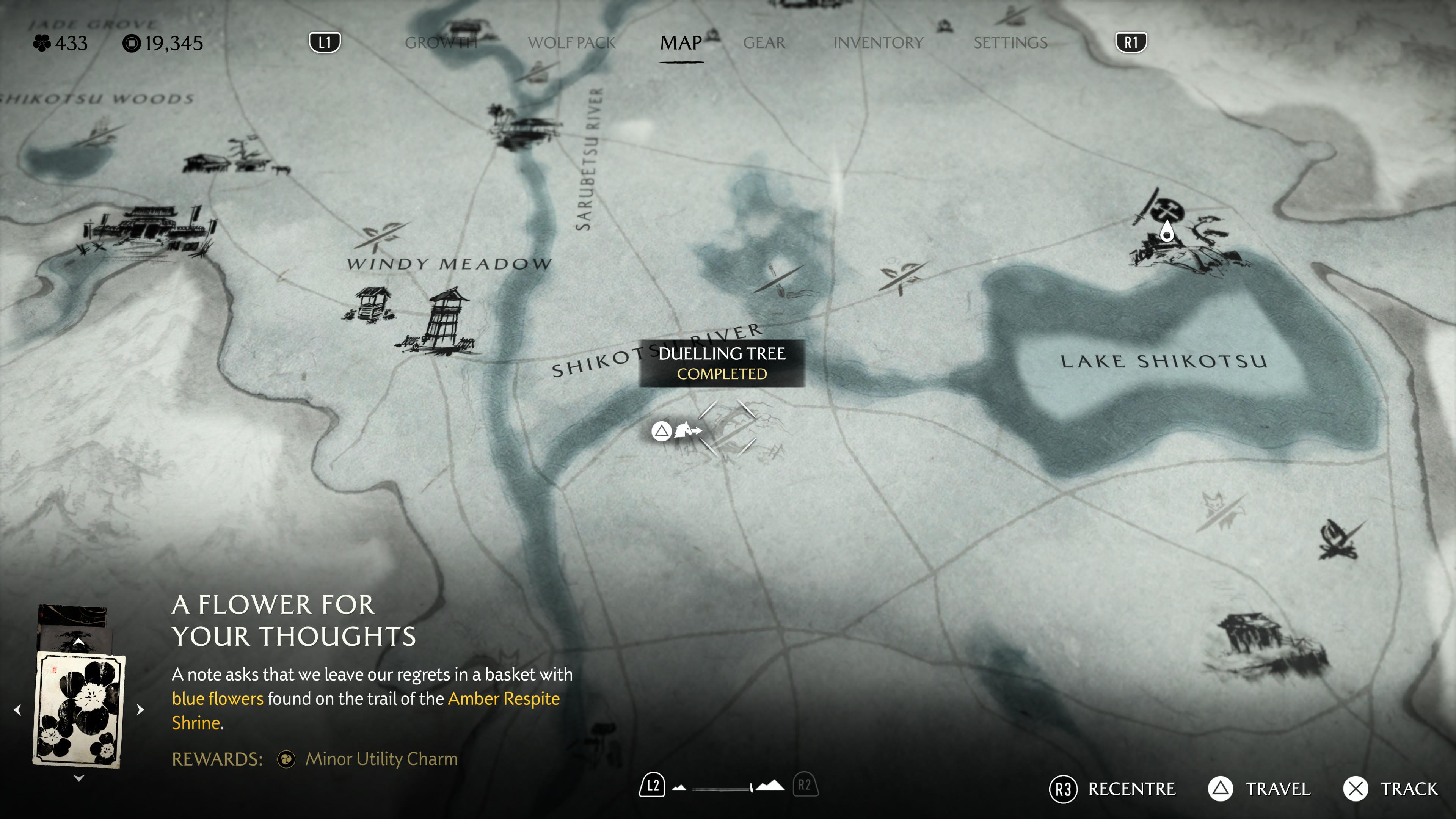Go to the Gear tab
Viewport: 1456px width, 819px height.
point(764,43)
